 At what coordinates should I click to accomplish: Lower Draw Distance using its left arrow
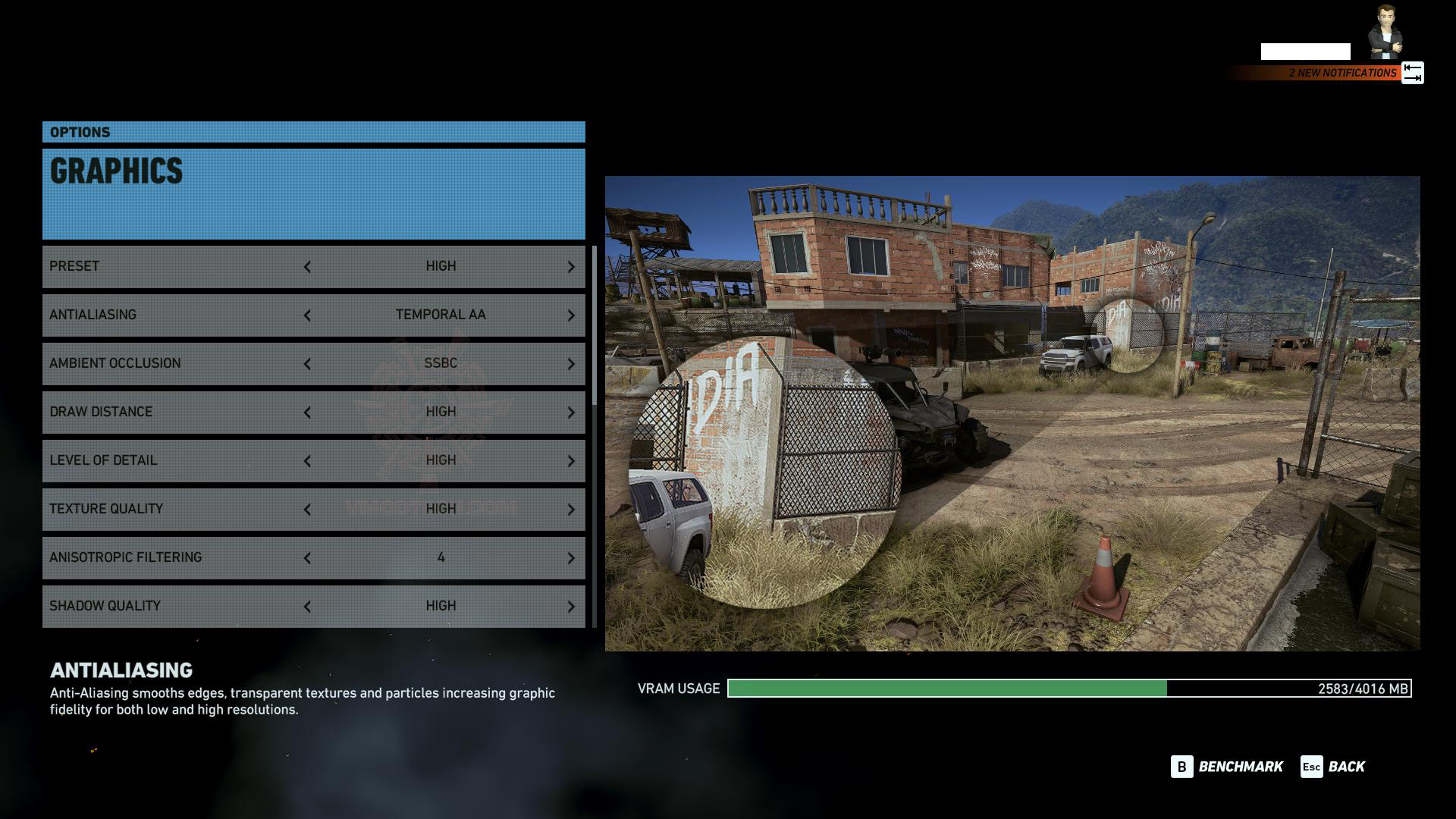[307, 413]
